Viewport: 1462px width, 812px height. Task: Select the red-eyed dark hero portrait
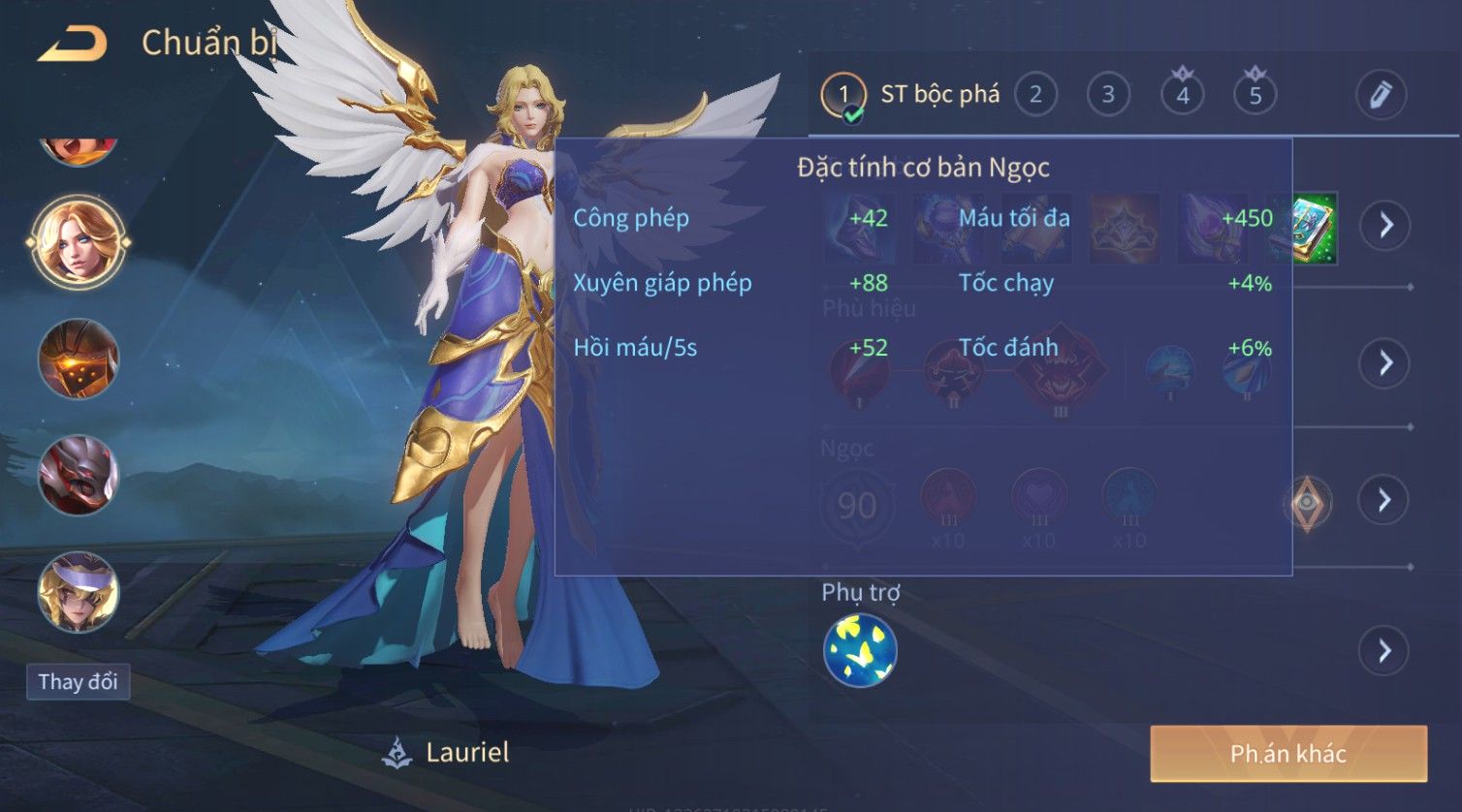pyautogui.click(x=78, y=475)
